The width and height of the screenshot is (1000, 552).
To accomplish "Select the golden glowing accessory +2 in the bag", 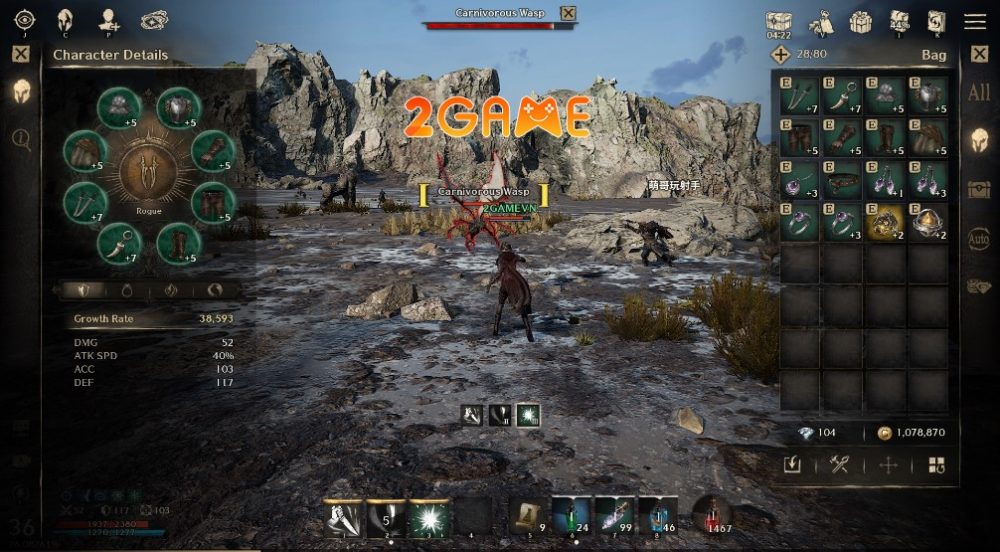I will pyautogui.click(x=885, y=222).
